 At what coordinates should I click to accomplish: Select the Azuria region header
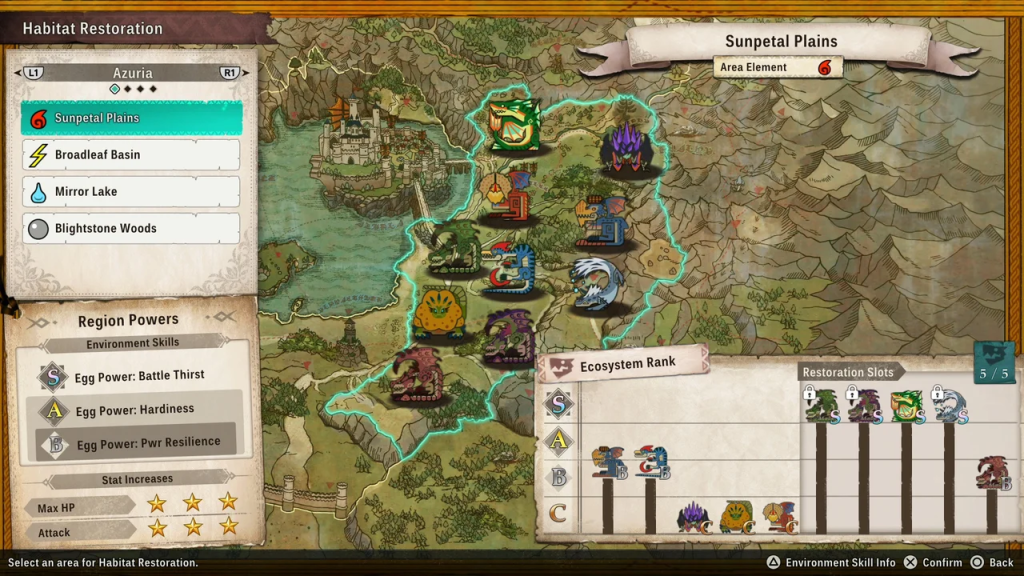tap(132, 73)
